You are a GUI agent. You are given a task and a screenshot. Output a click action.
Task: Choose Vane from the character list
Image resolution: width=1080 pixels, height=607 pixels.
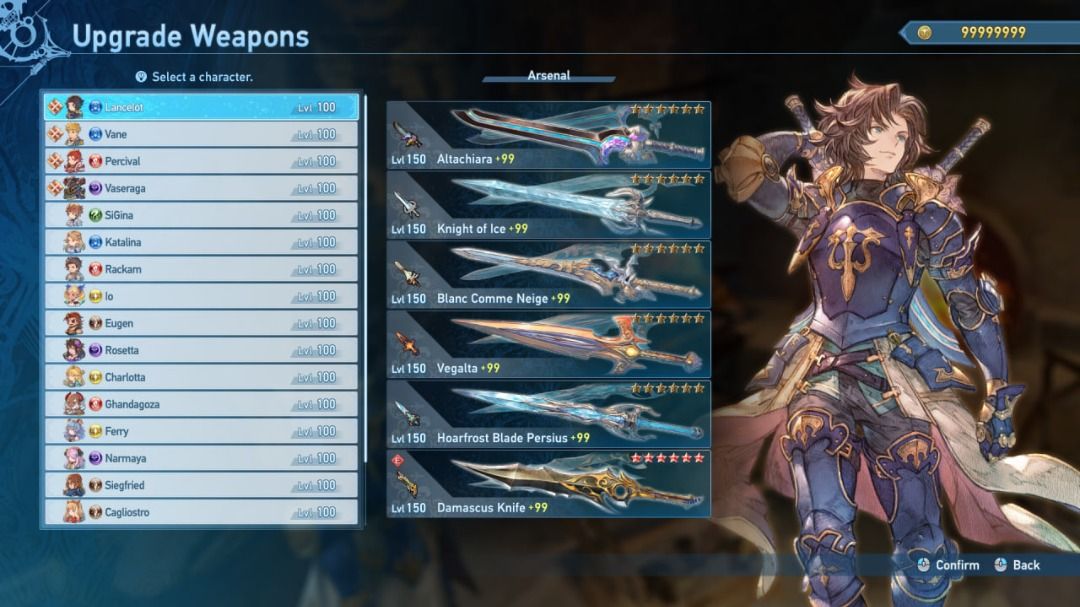click(x=200, y=134)
